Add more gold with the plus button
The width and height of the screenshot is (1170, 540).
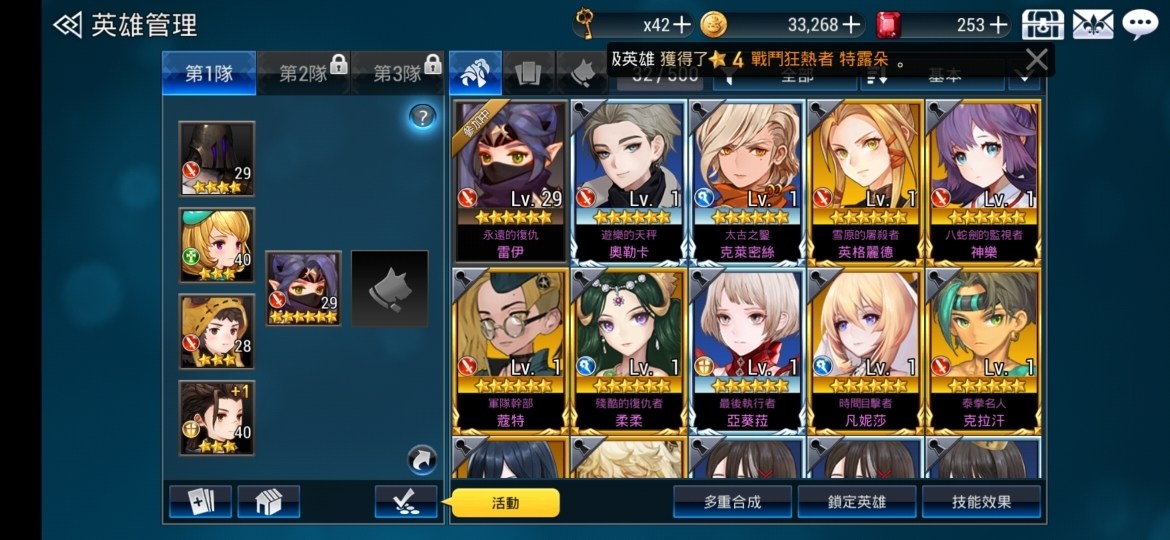pos(851,25)
